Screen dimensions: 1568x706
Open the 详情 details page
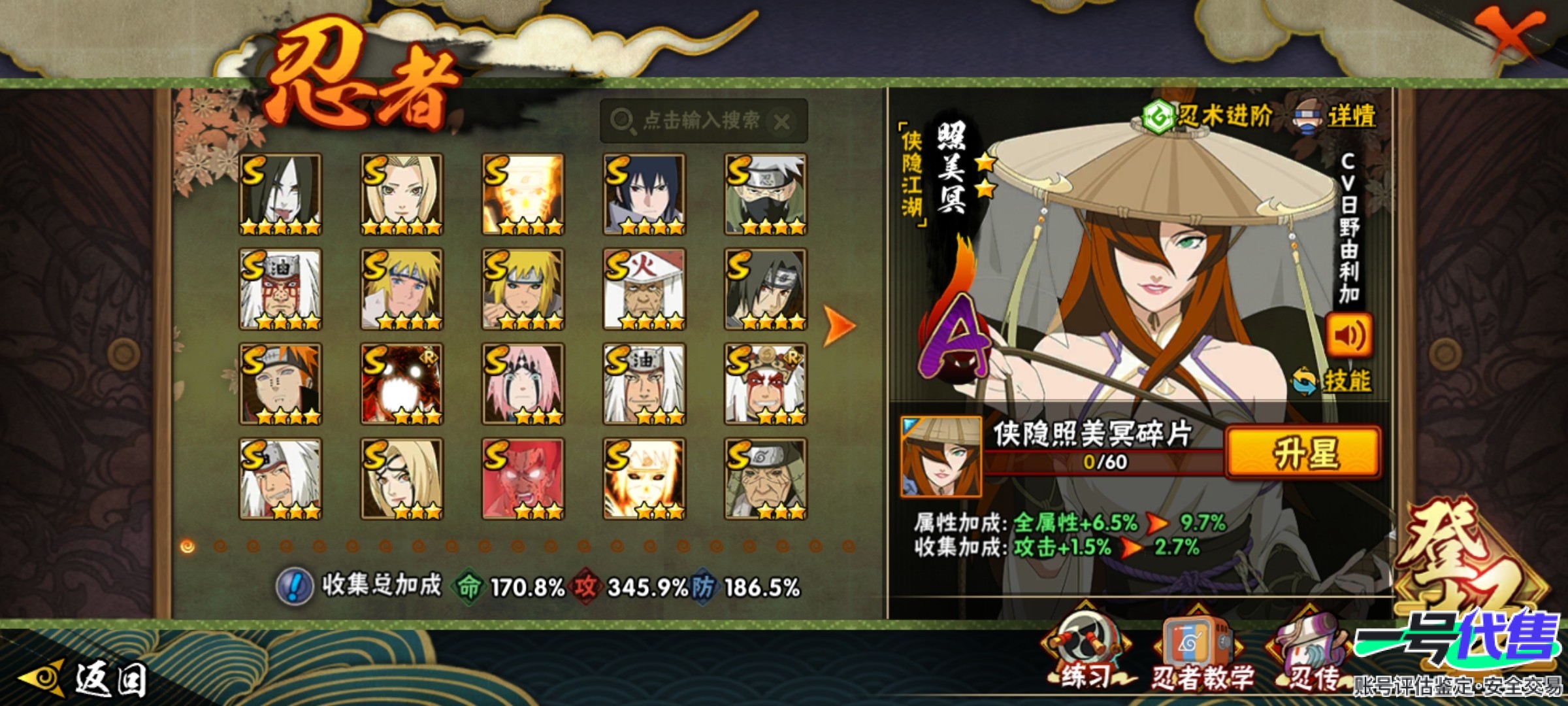(x=1336, y=118)
